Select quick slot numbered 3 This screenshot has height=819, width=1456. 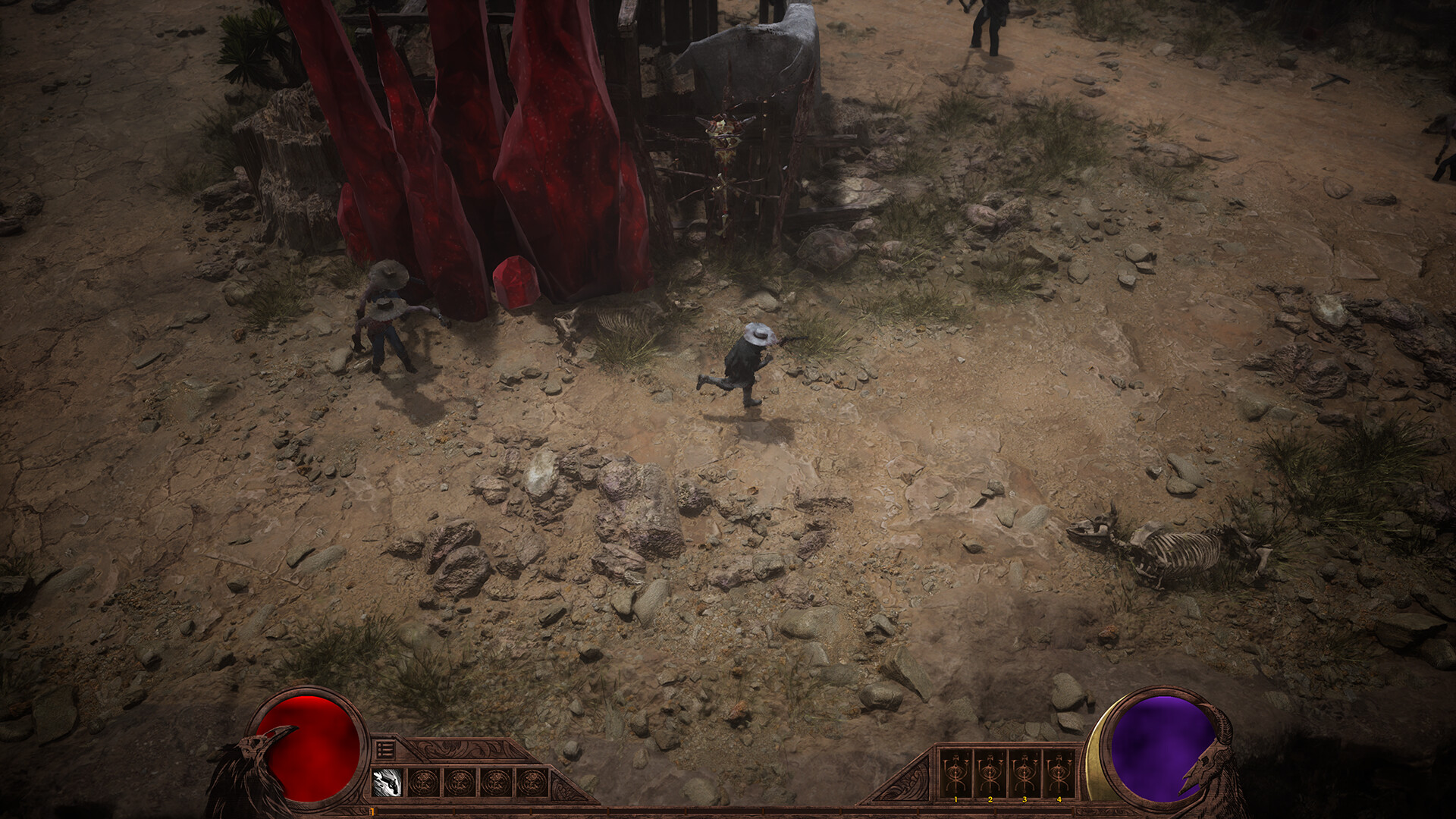click(1025, 773)
